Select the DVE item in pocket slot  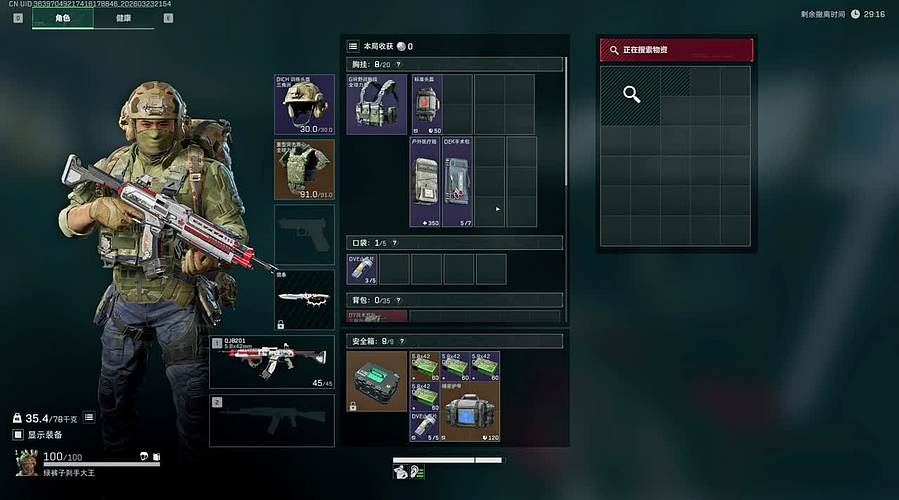[x=362, y=269]
